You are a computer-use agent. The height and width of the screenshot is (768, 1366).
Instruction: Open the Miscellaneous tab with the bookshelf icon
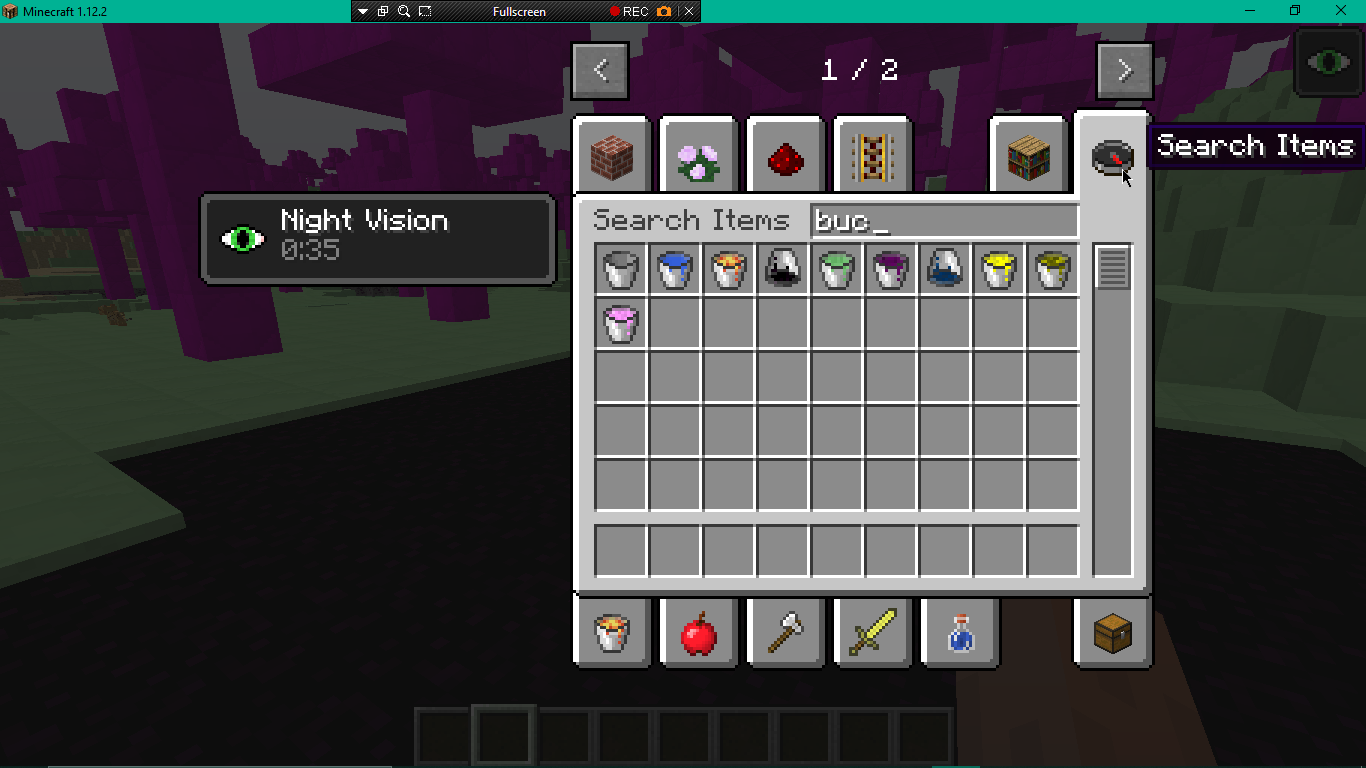[x=1027, y=154]
